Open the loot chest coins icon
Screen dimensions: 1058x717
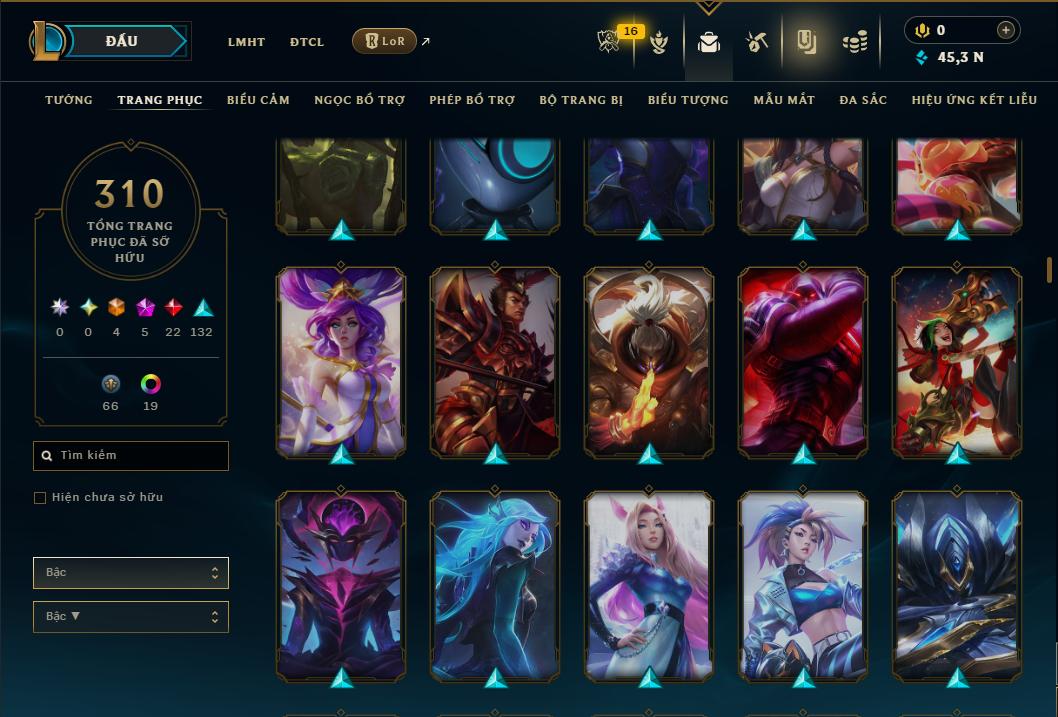[854, 42]
